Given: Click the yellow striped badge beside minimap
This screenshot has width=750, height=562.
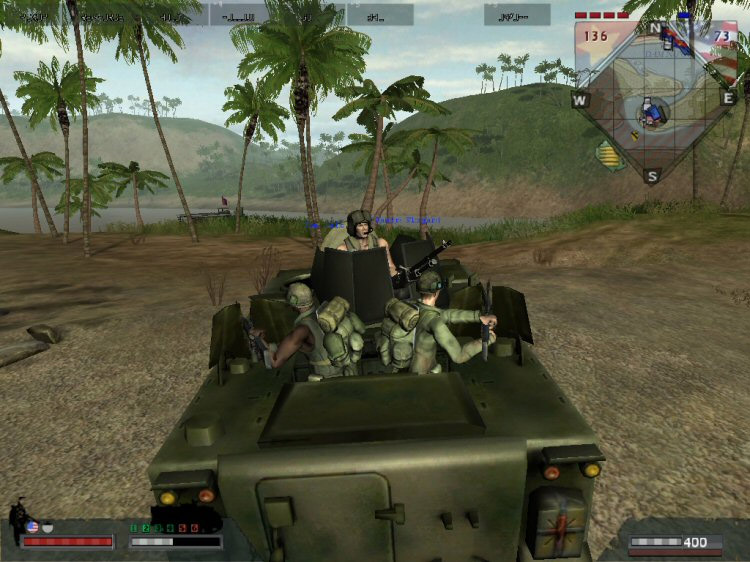Looking at the screenshot, I should [x=609, y=155].
